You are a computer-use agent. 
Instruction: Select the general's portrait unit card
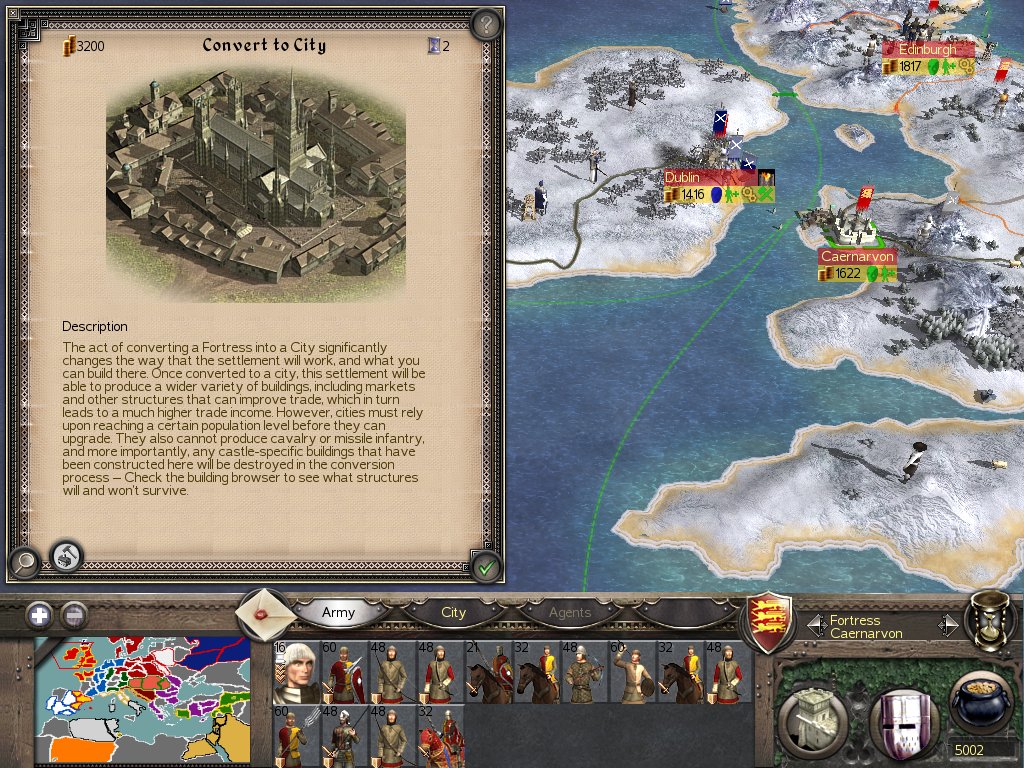click(296, 671)
